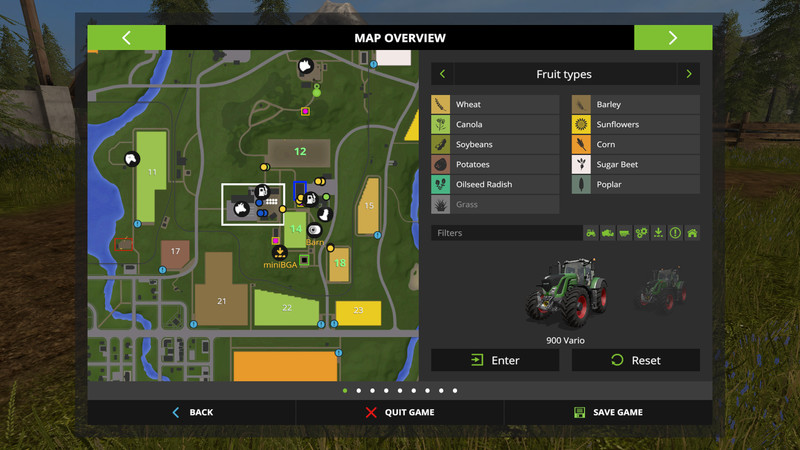Go back from the map overview

click(192, 412)
